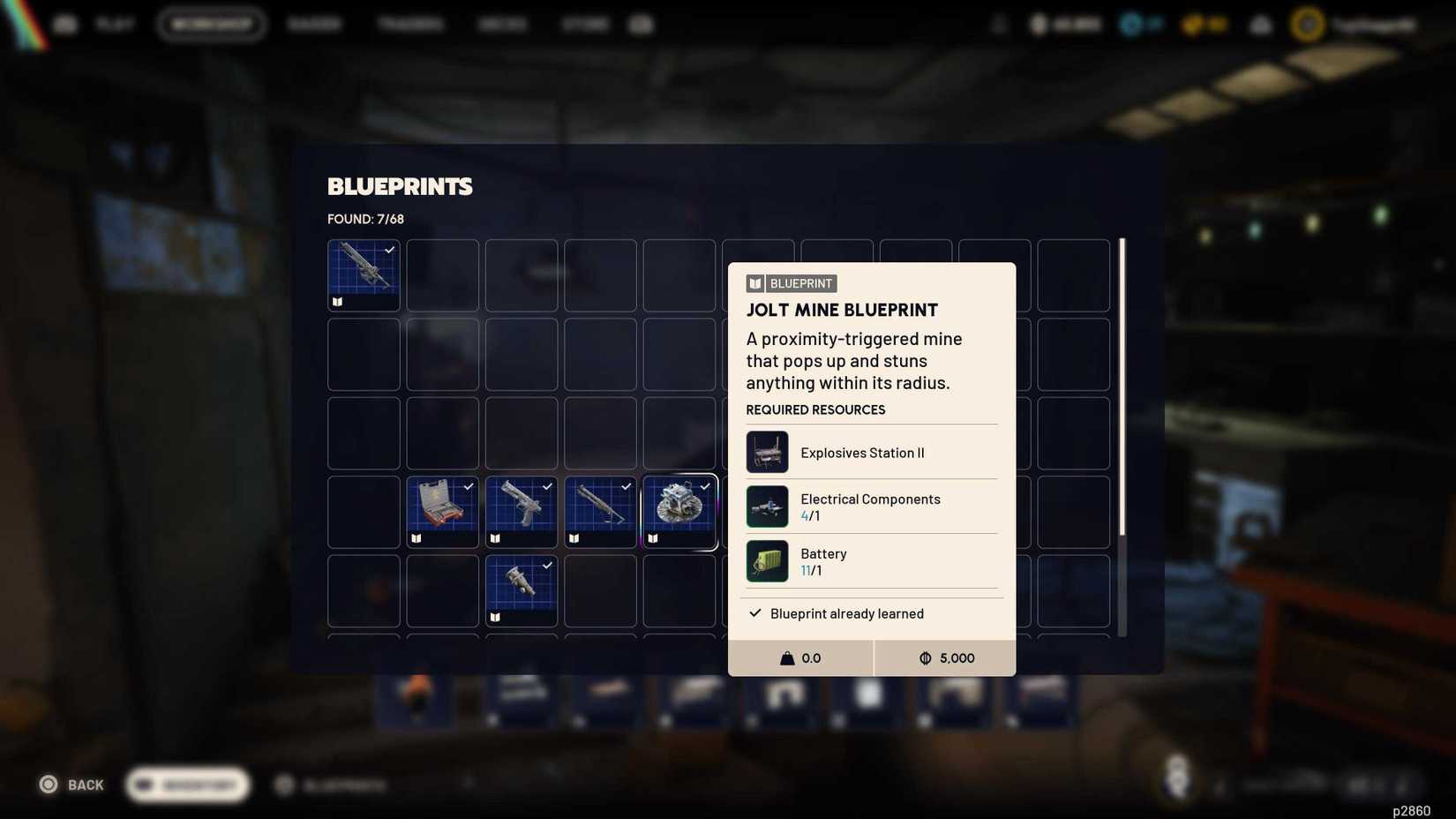This screenshot has width=1456, height=819.
Task: Click the Electrical Components resource icon
Action: click(x=767, y=506)
